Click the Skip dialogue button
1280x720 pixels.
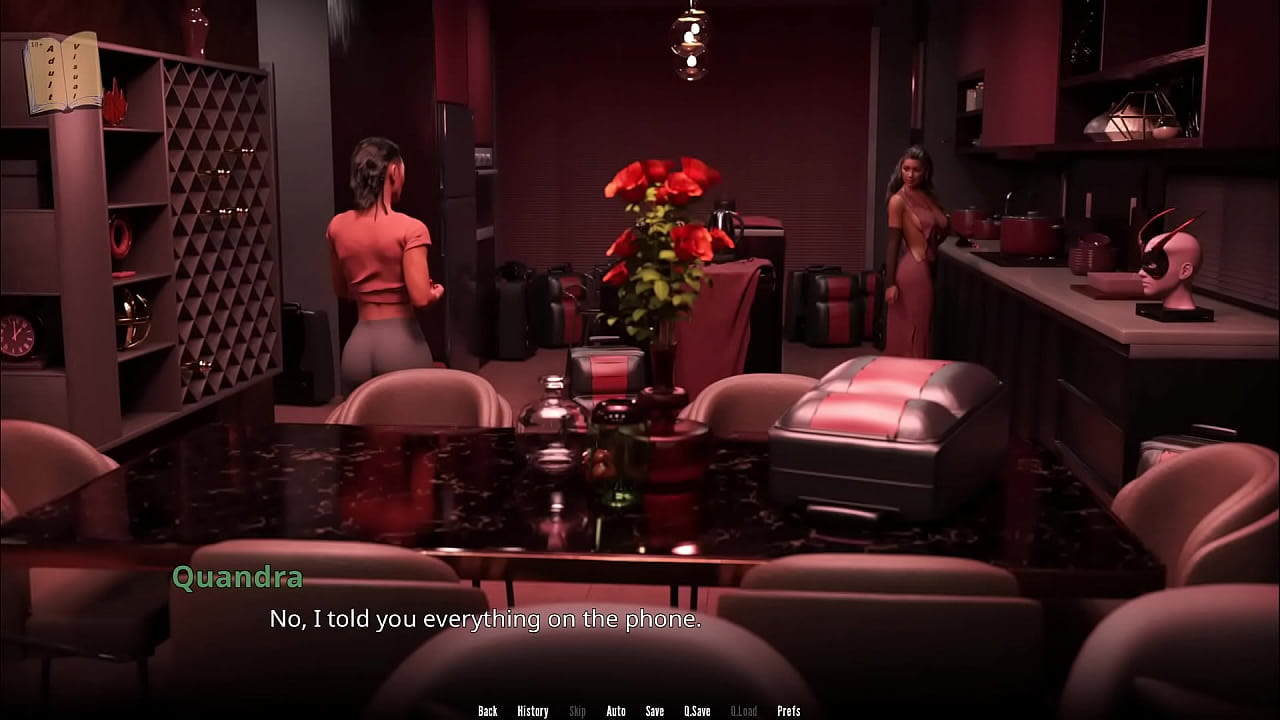point(577,711)
